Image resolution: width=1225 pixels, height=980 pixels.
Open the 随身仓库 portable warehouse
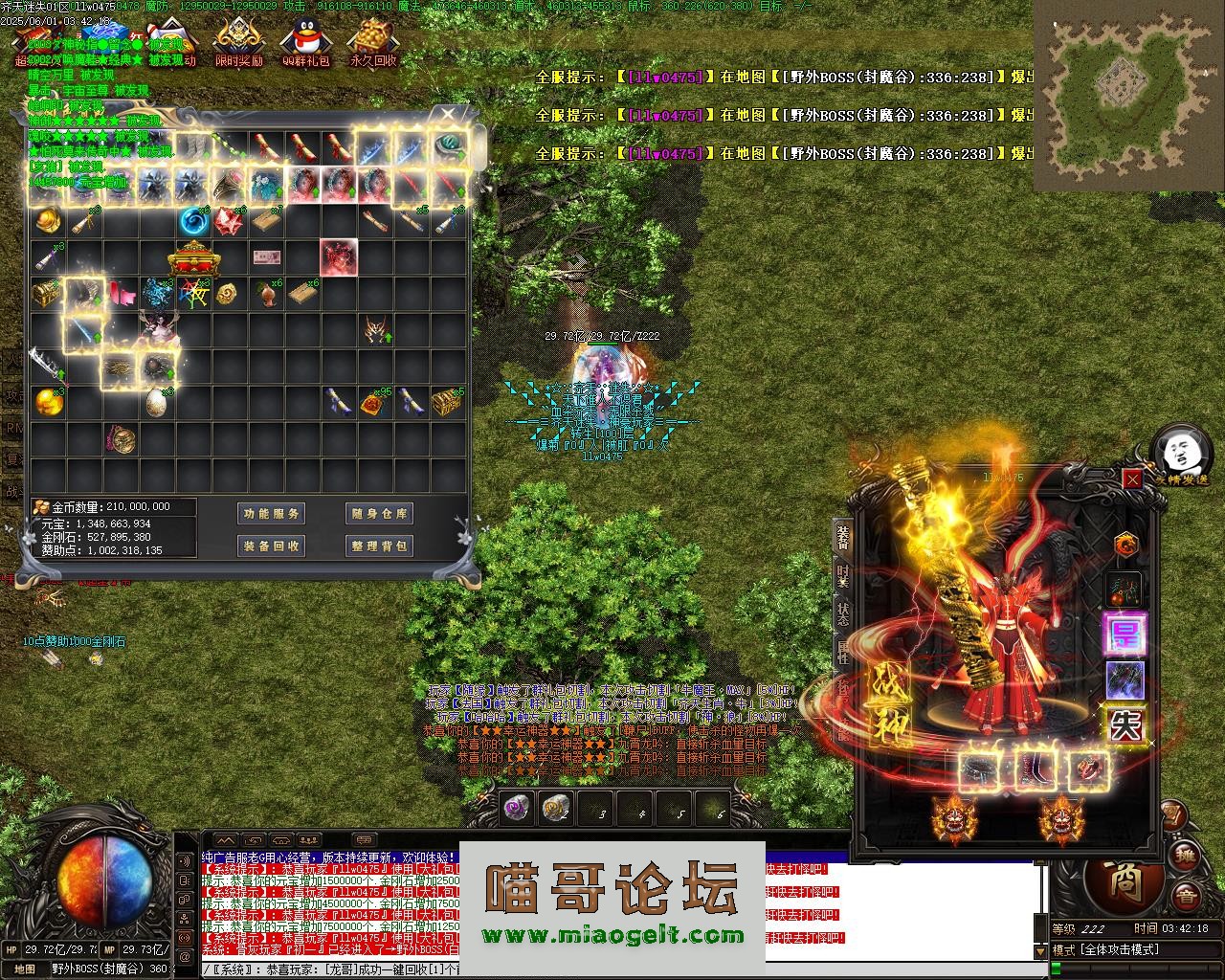pyautogui.click(x=379, y=514)
